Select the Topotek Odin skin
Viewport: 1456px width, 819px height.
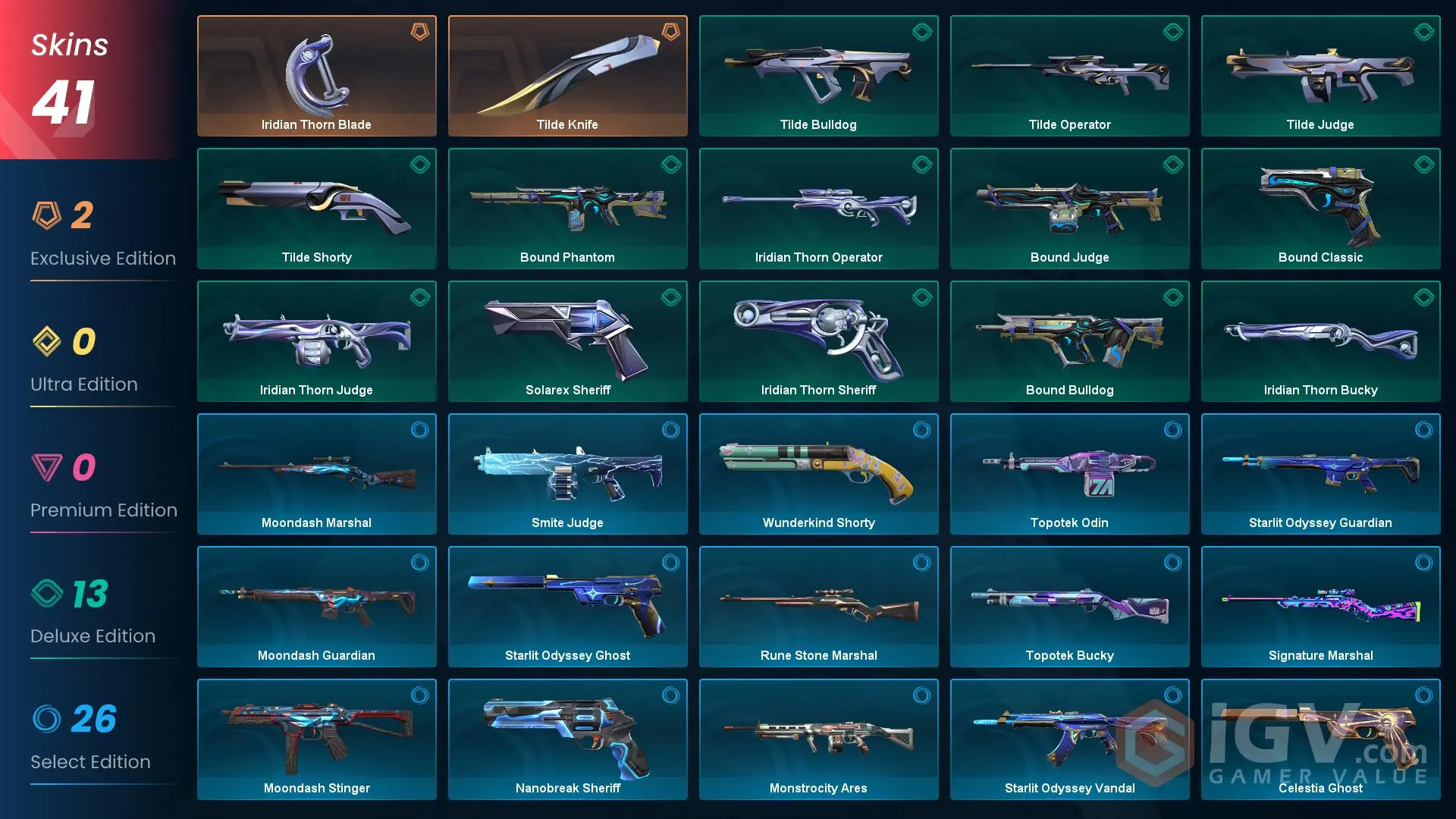1069,474
